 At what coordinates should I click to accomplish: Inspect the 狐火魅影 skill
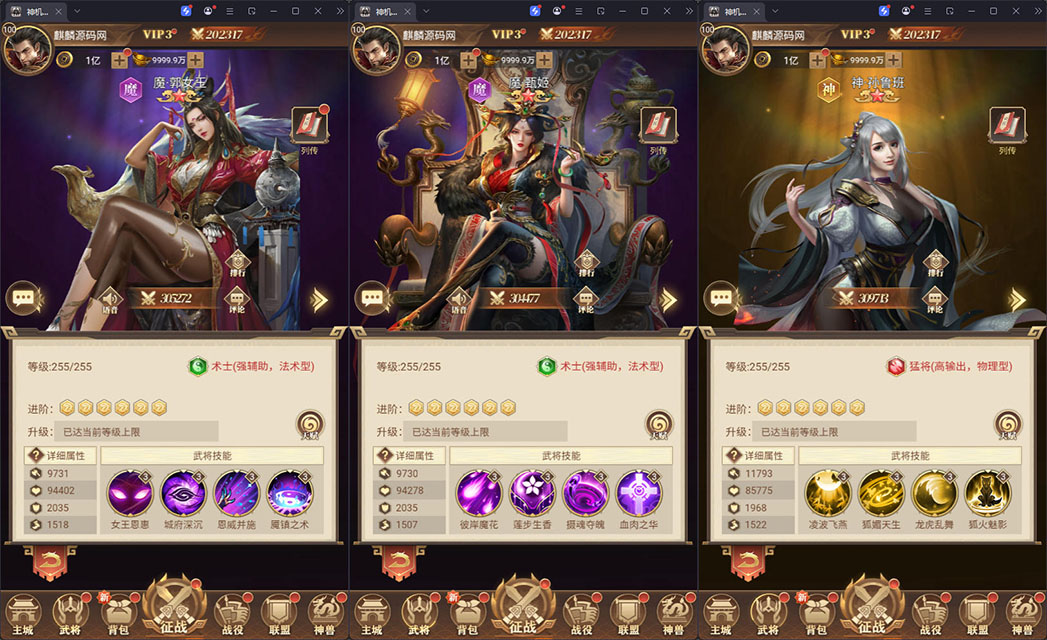click(987, 492)
